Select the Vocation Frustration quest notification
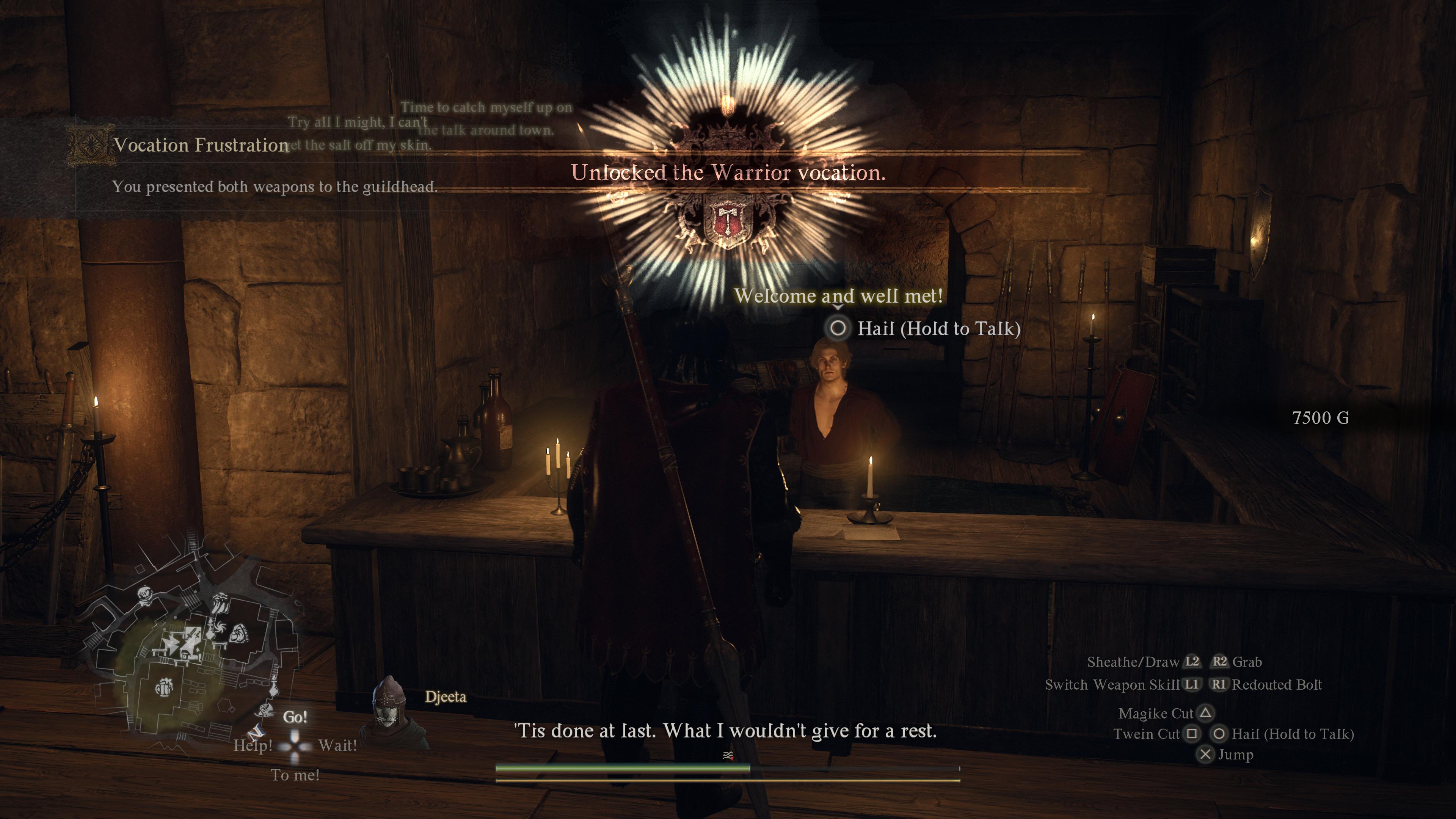This screenshot has width=1456, height=819. [201, 145]
